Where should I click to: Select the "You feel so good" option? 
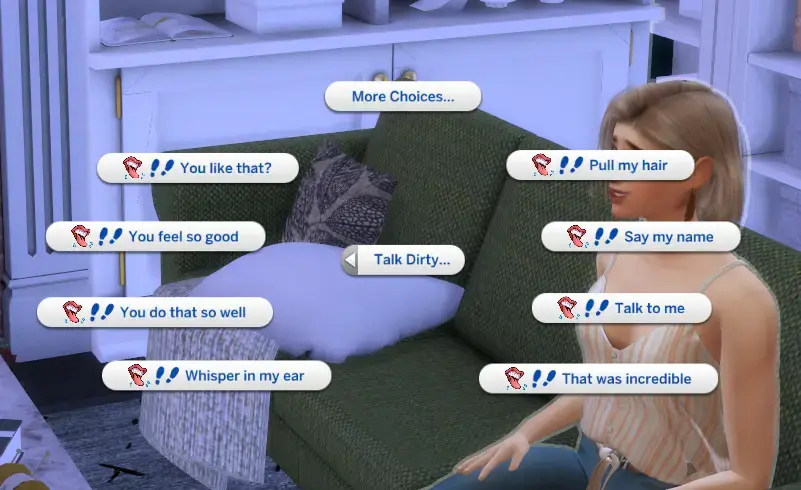point(155,237)
